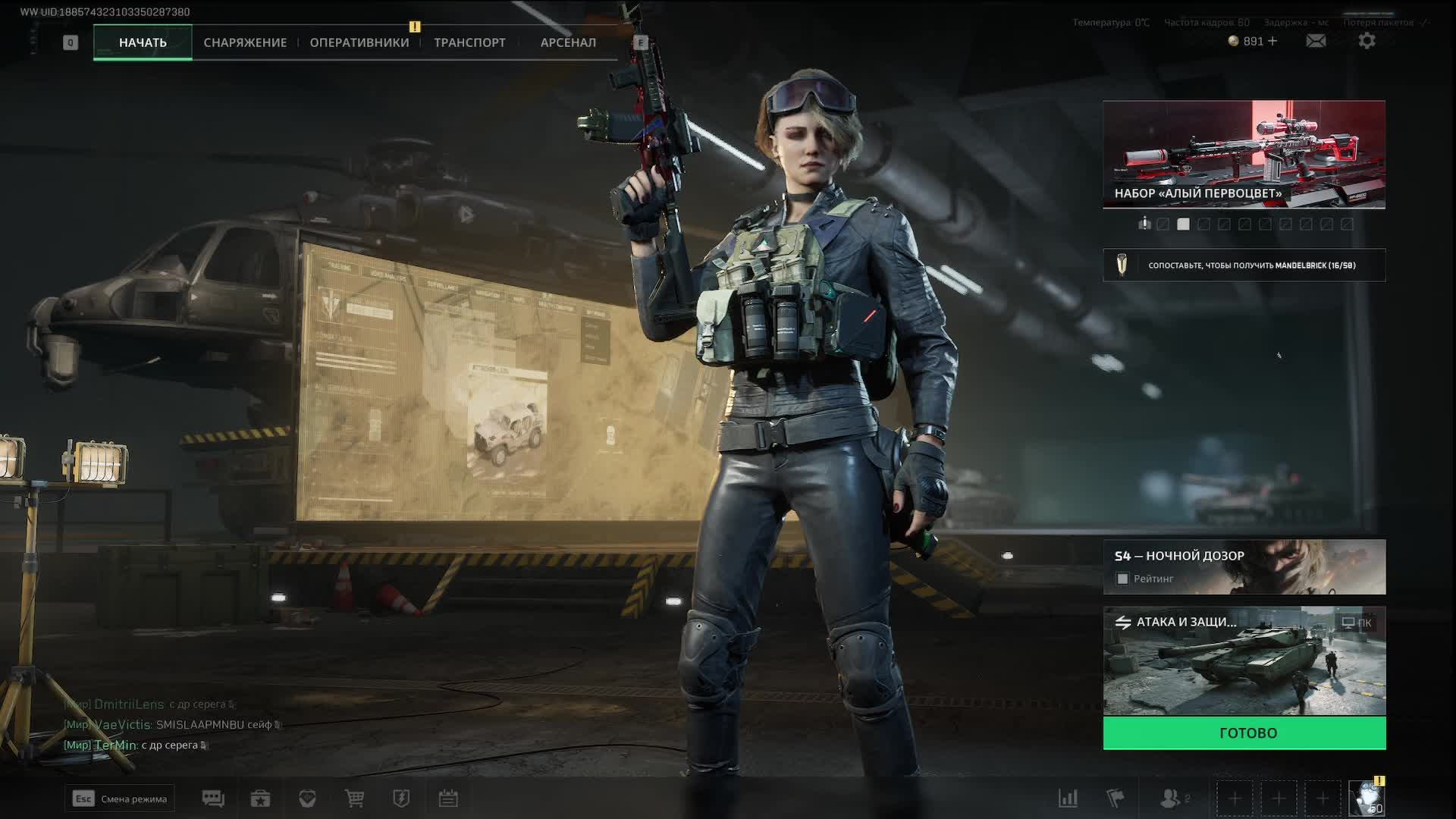This screenshot has width=1456, height=819.
Task: Open the calendar events icon
Action: tap(448, 799)
